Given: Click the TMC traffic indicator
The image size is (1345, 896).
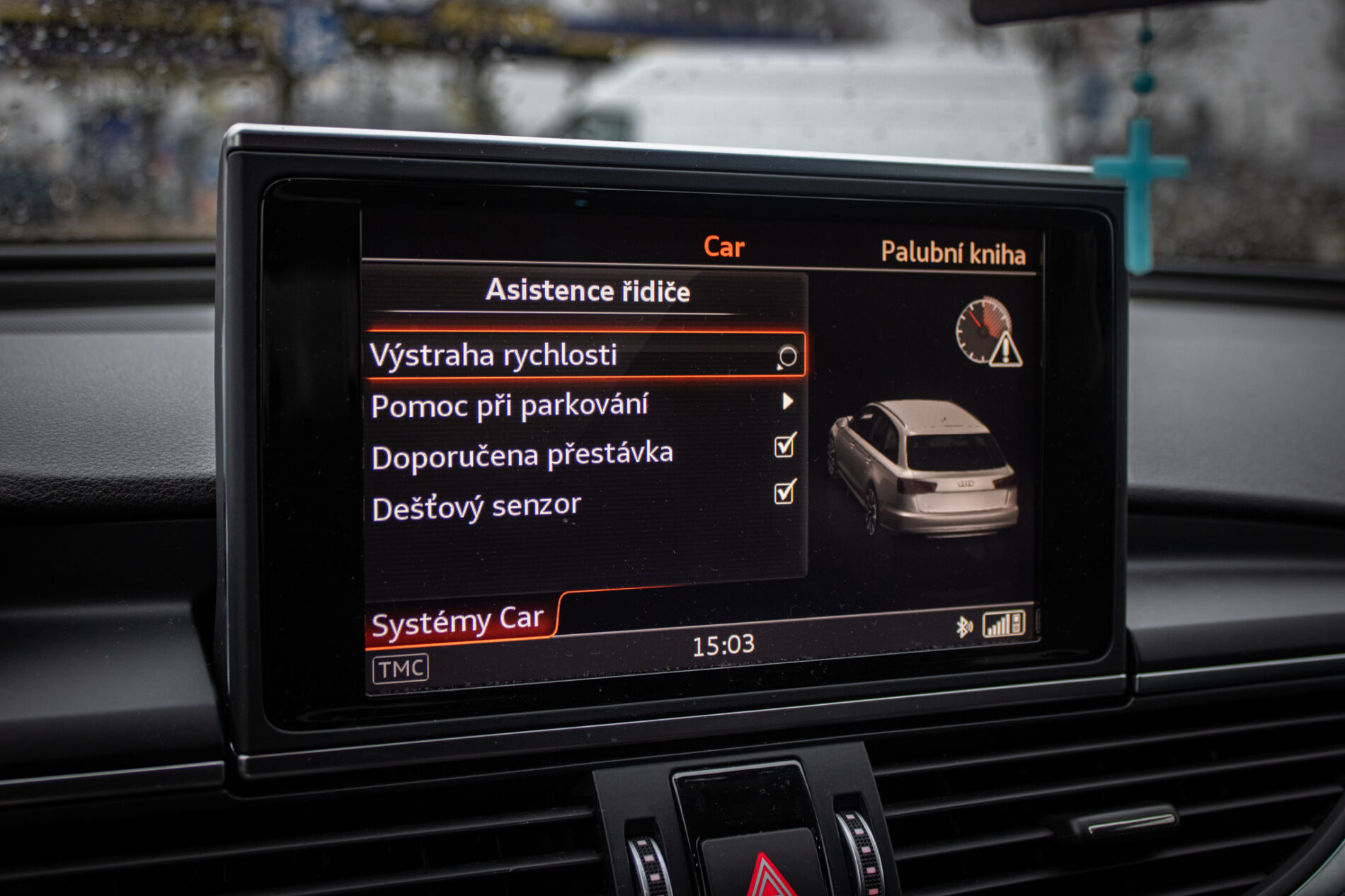Looking at the screenshot, I should point(401,668).
